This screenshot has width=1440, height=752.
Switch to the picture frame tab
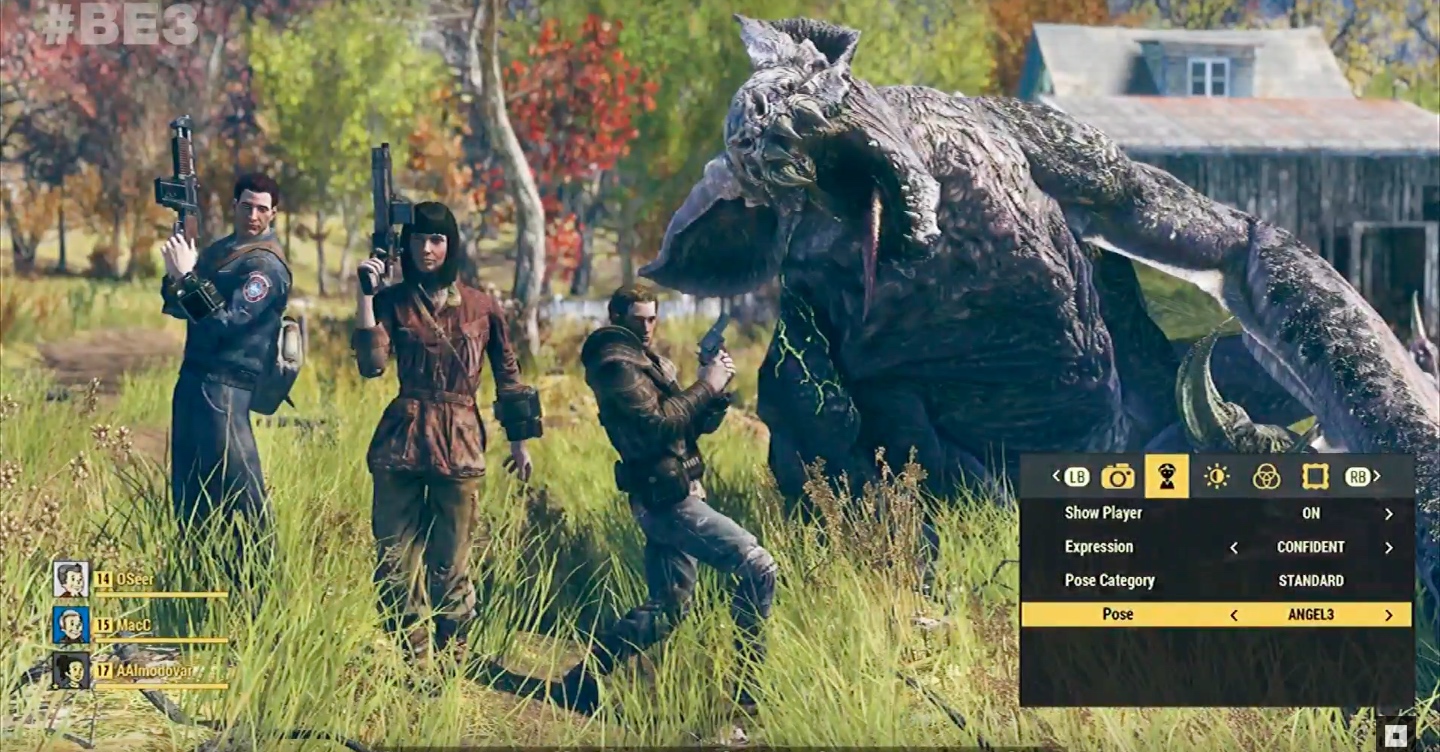[1314, 477]
